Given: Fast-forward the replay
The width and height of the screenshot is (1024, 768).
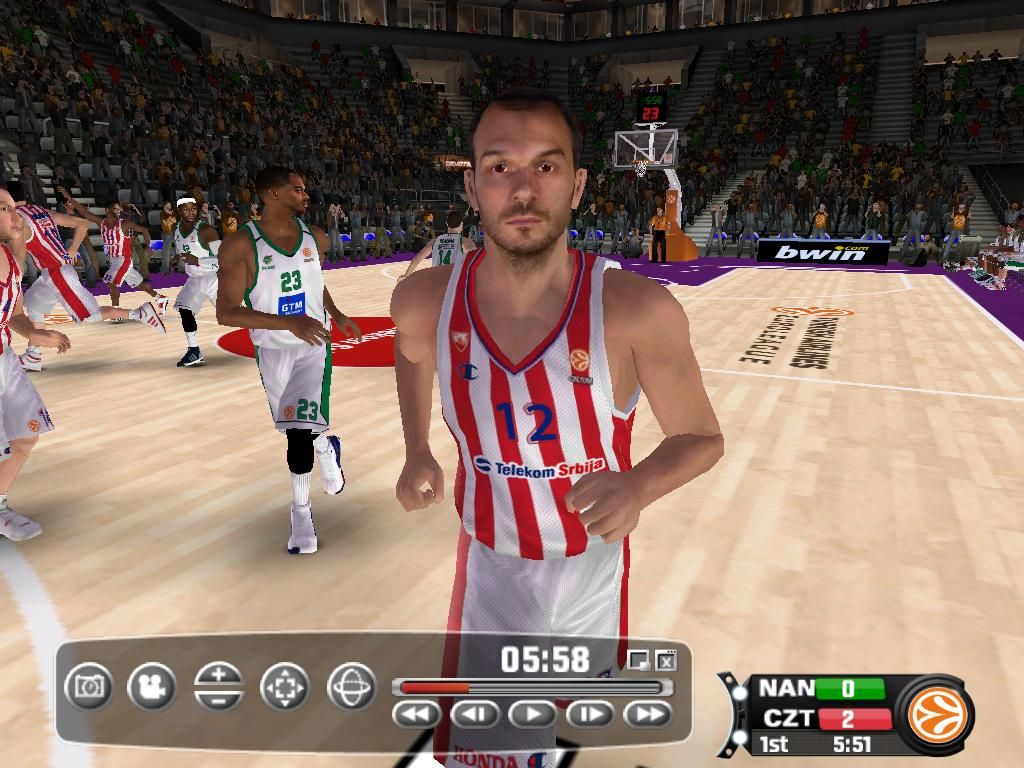Looking at the screenshot, I should click(x=648, y=714).
